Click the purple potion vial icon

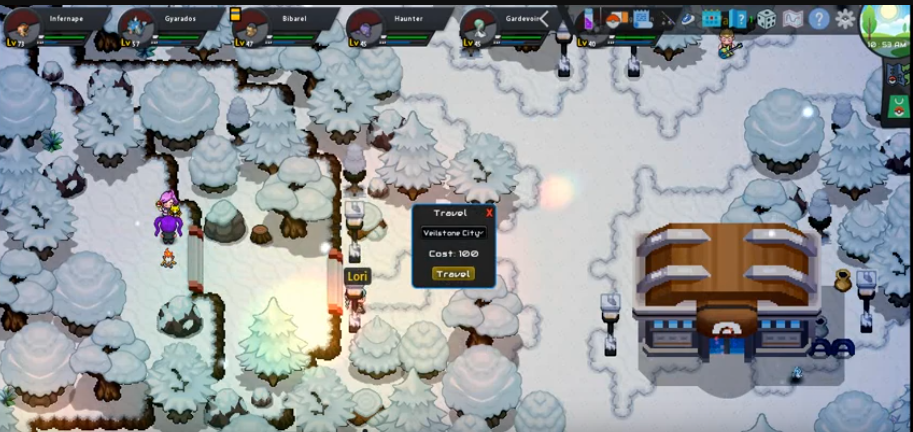point(590,19)
